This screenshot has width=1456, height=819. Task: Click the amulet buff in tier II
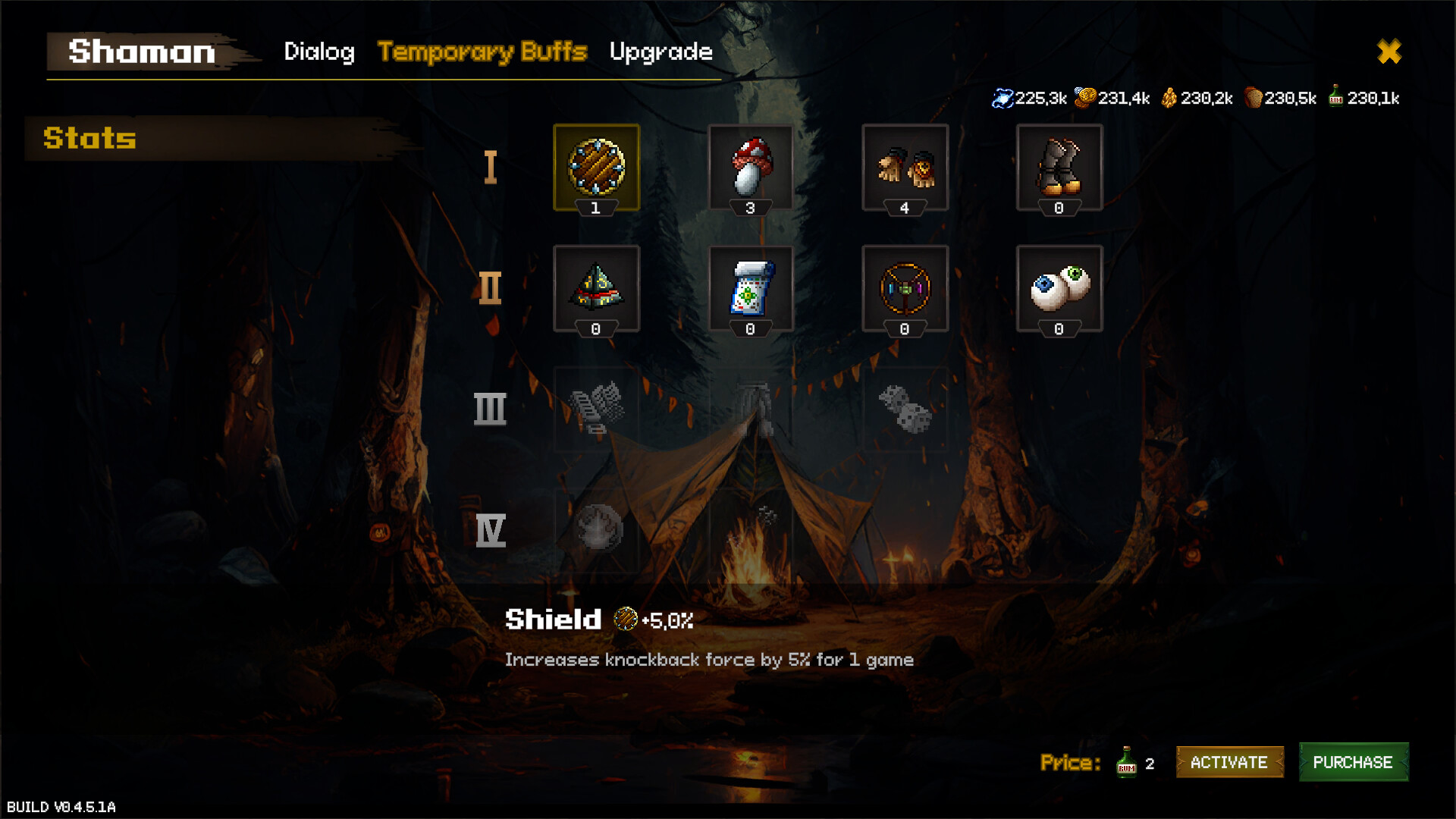(x=906, y=288)
